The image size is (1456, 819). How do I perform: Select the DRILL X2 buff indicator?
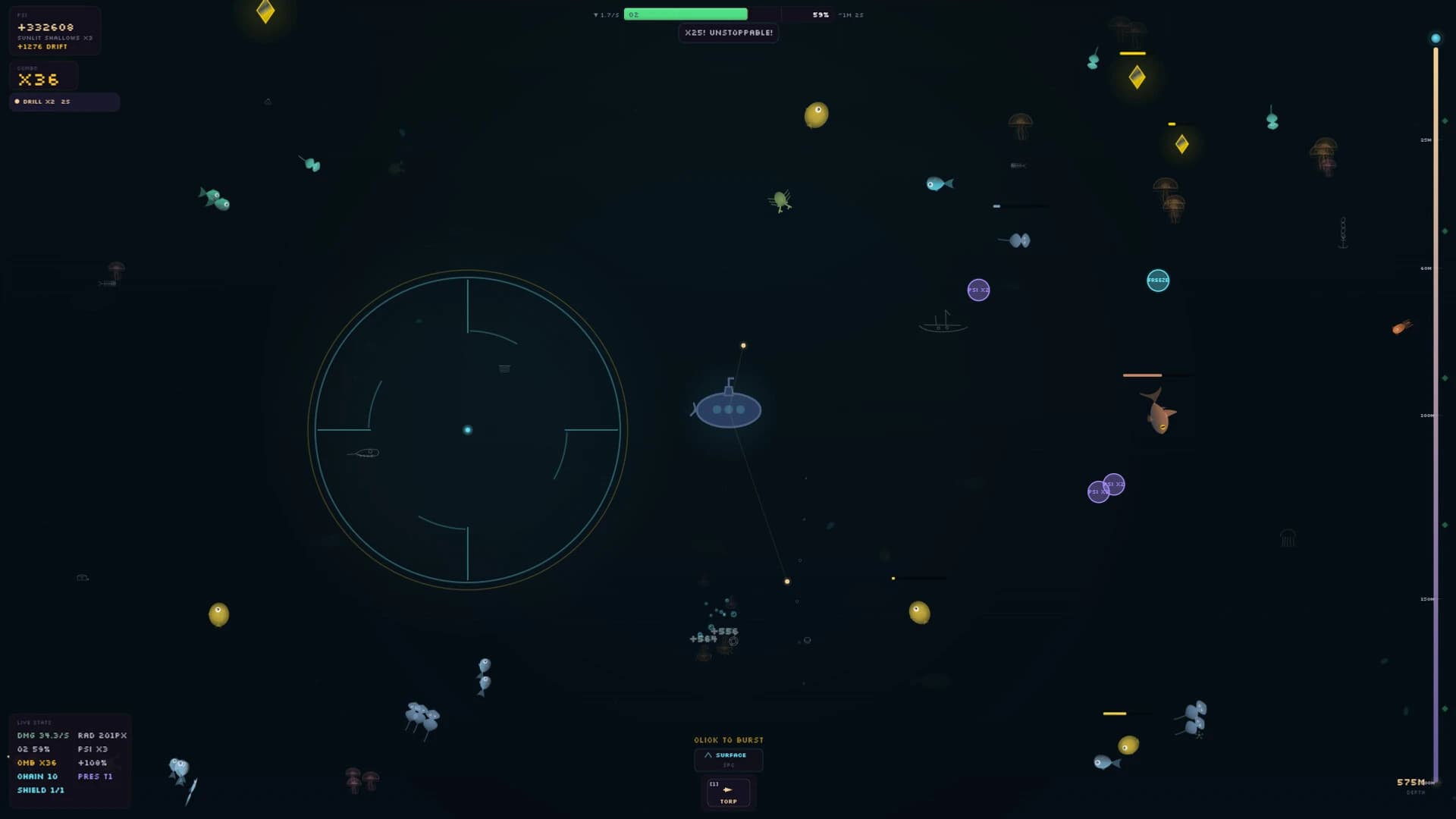64,102
